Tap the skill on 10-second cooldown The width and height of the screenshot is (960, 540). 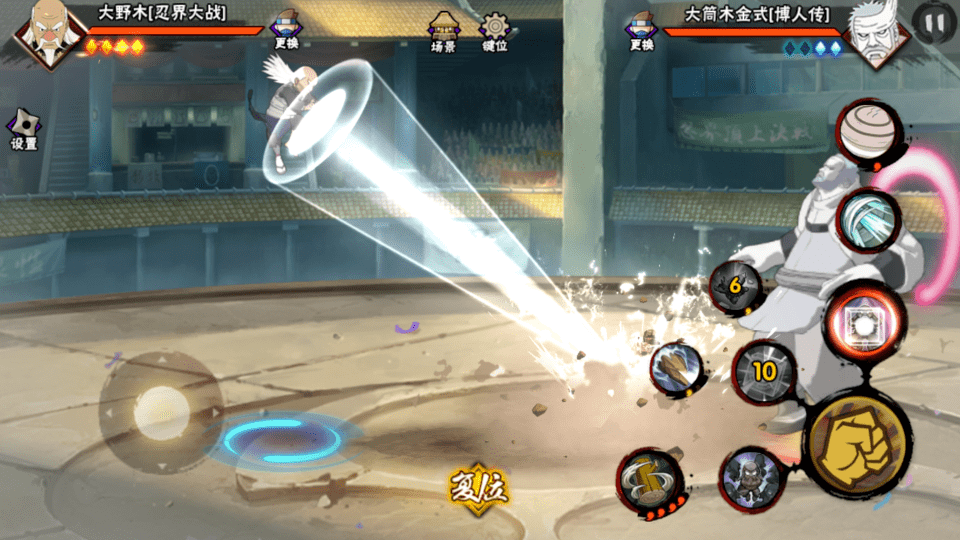point(764,372)
